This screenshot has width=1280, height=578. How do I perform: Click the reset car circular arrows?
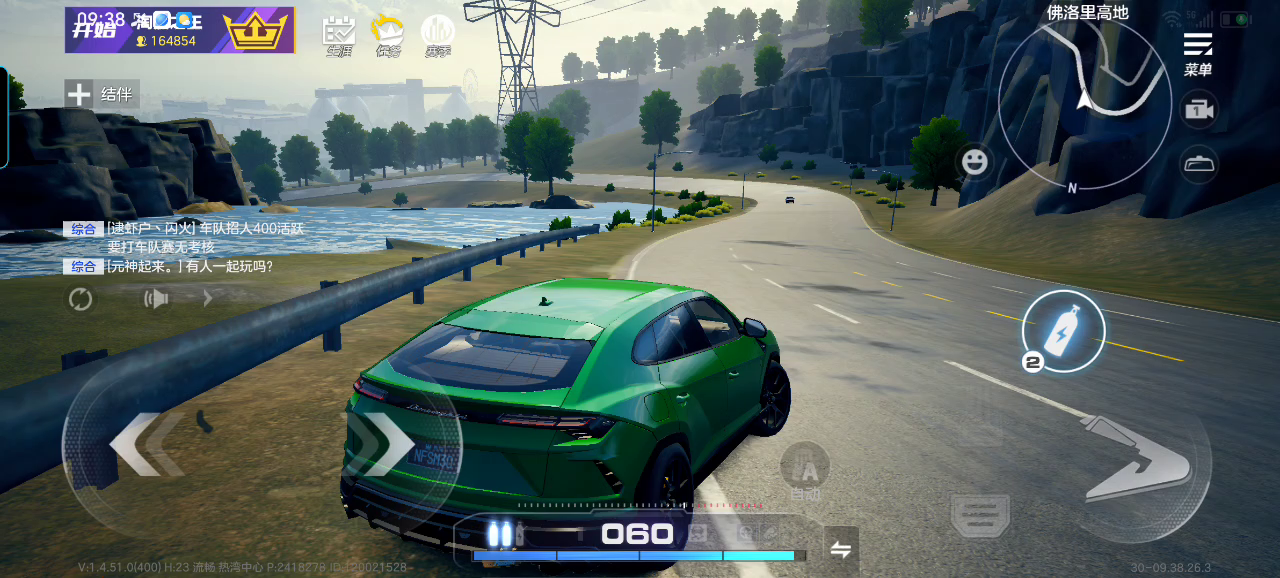click(80, 298)
